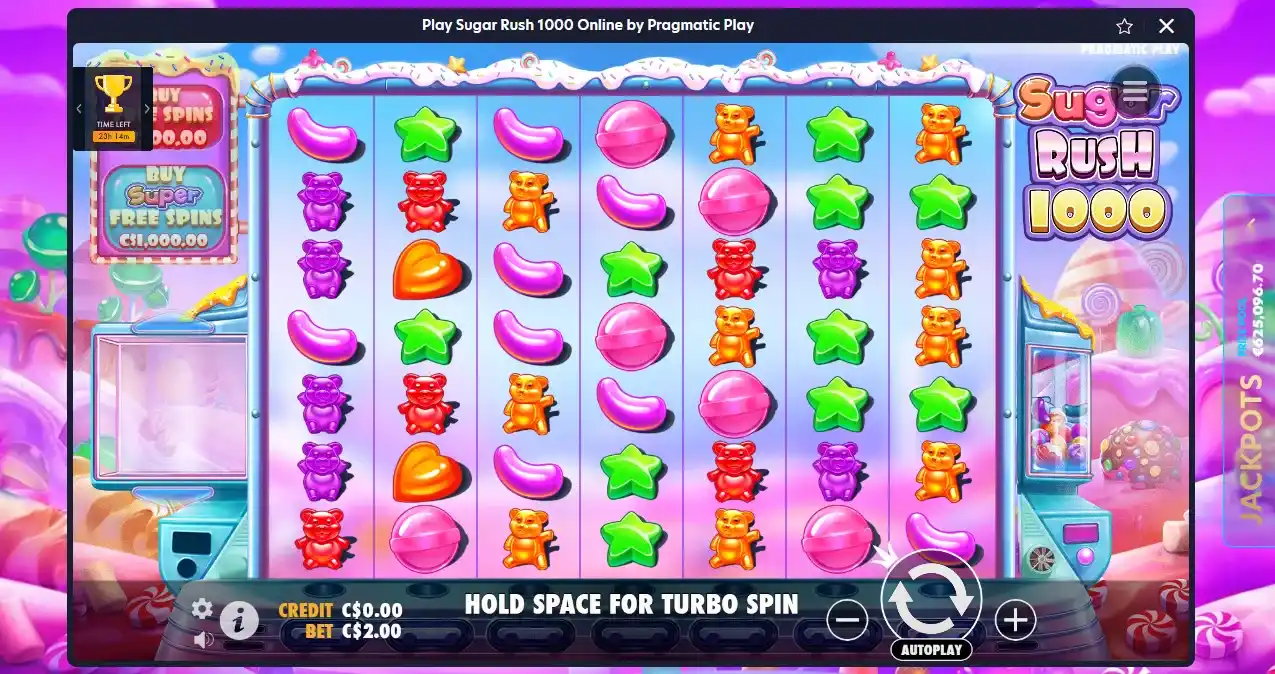Show previous tournament with left arrow
Image resolution: width=1275 pixels, height=674 pixels.
(79, 109)
